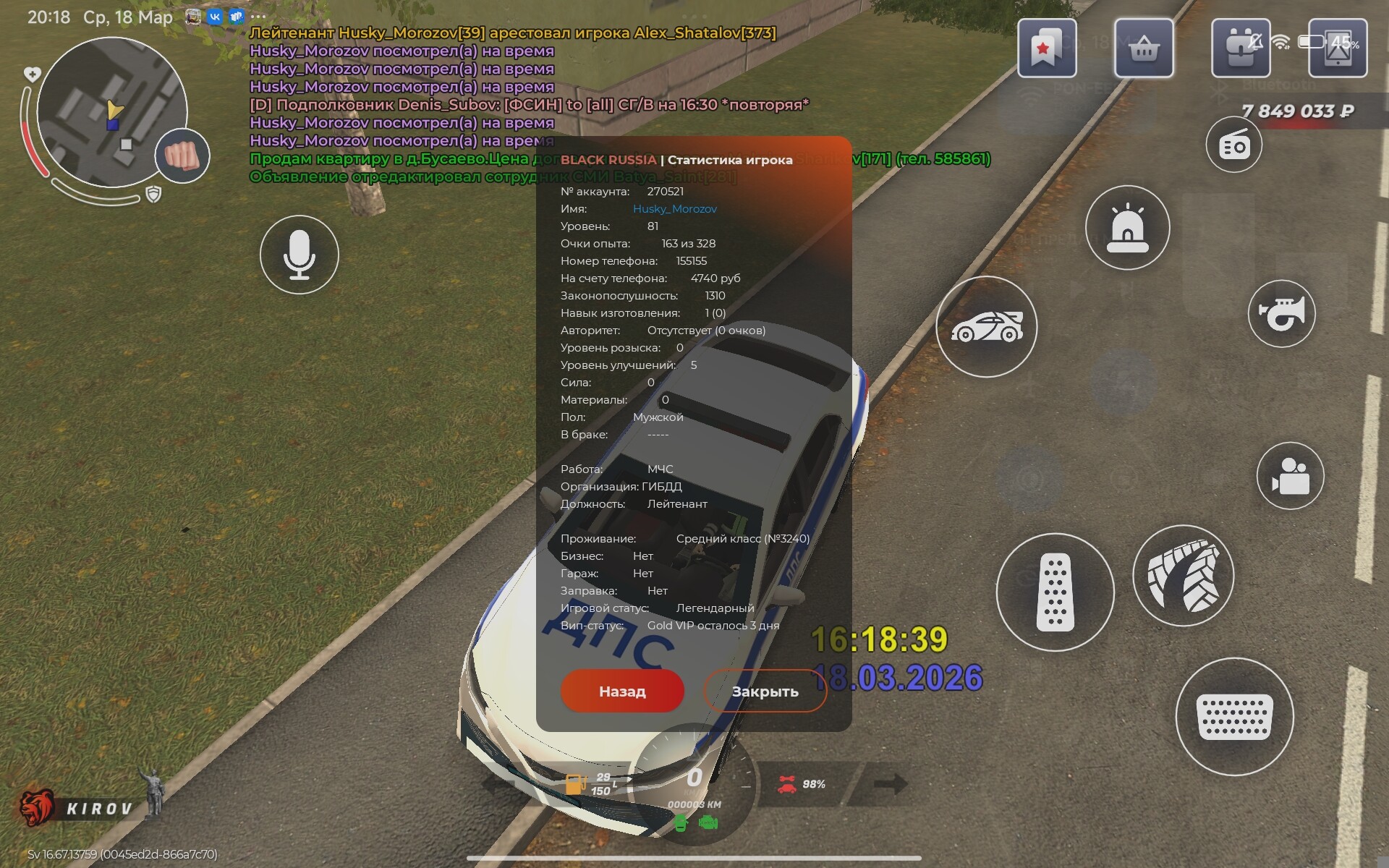
Task: Close the player statistics with Закрыть
Action: (765, 691)
